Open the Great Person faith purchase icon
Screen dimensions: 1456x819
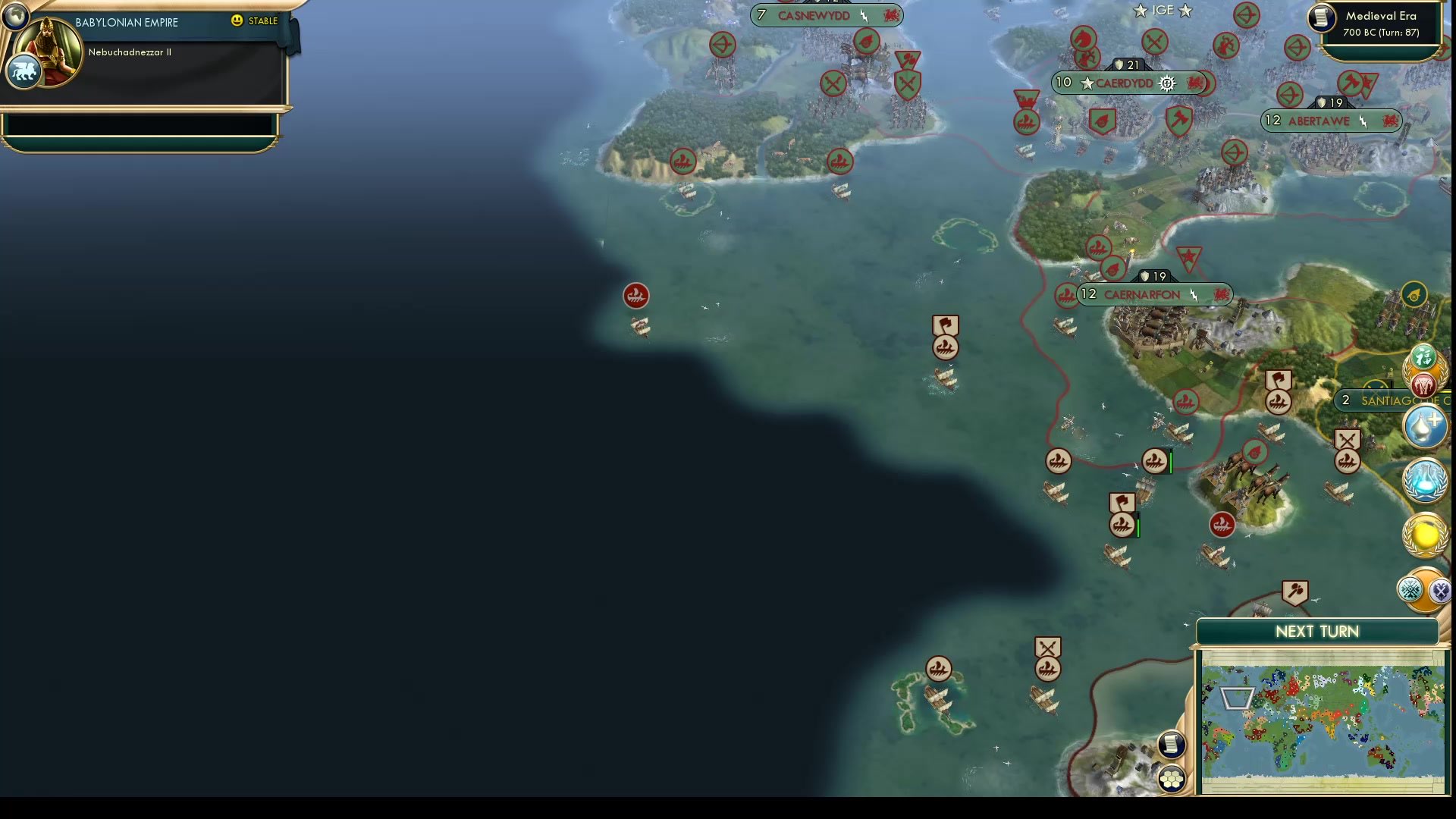pyautogui.click(x=1424, y=426)
